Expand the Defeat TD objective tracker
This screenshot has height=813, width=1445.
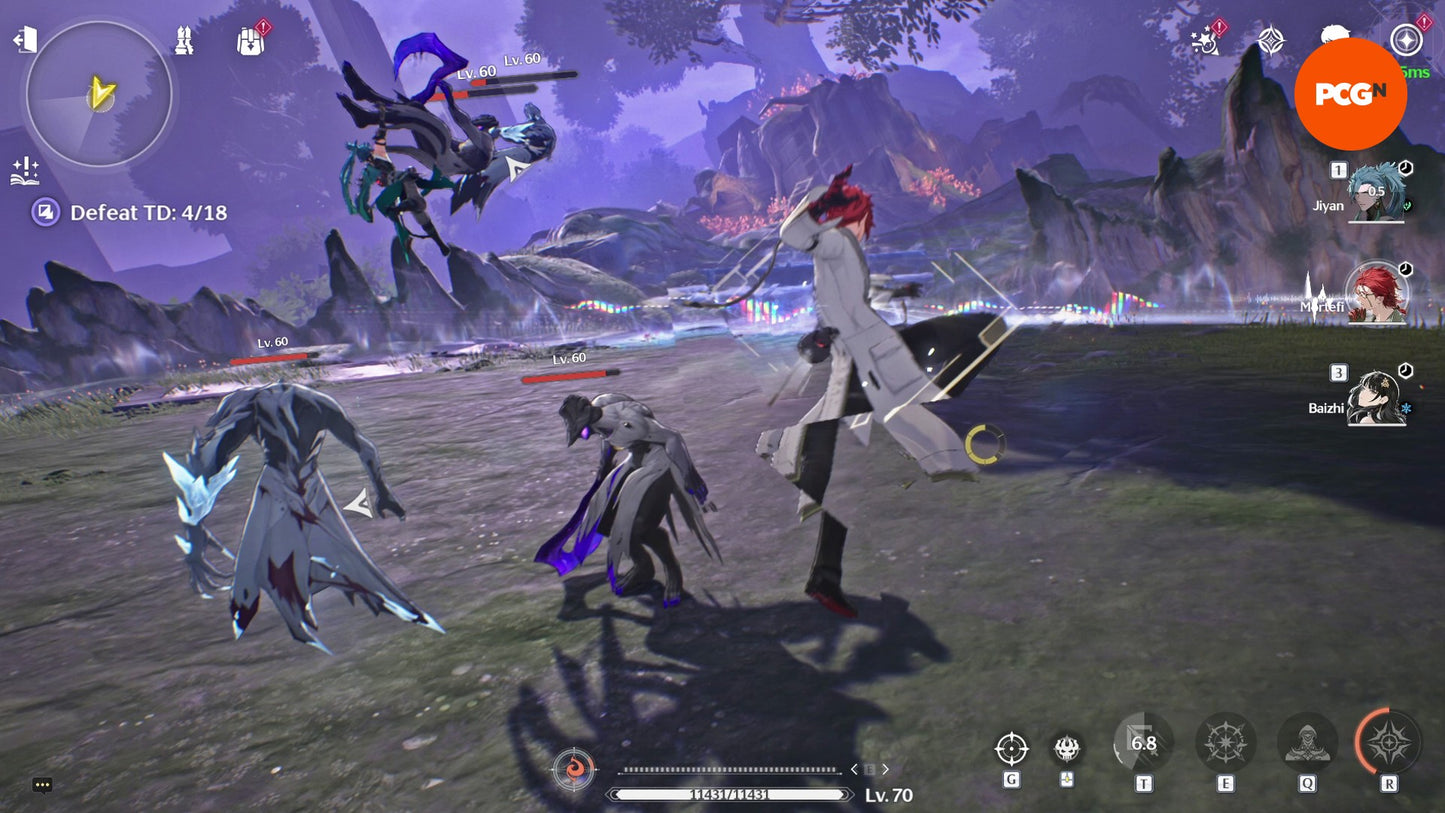[x=46, y=212]
